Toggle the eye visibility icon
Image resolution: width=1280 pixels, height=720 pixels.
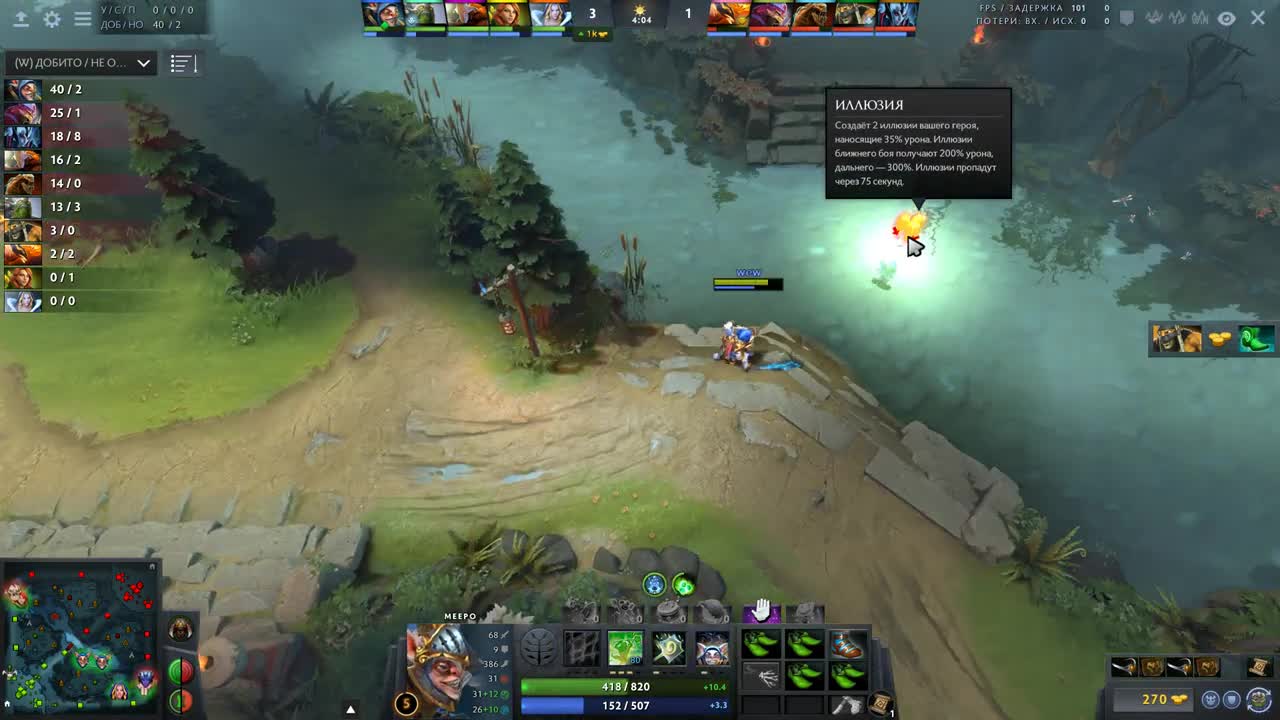pyautogui.click(x=1226, y=18)
